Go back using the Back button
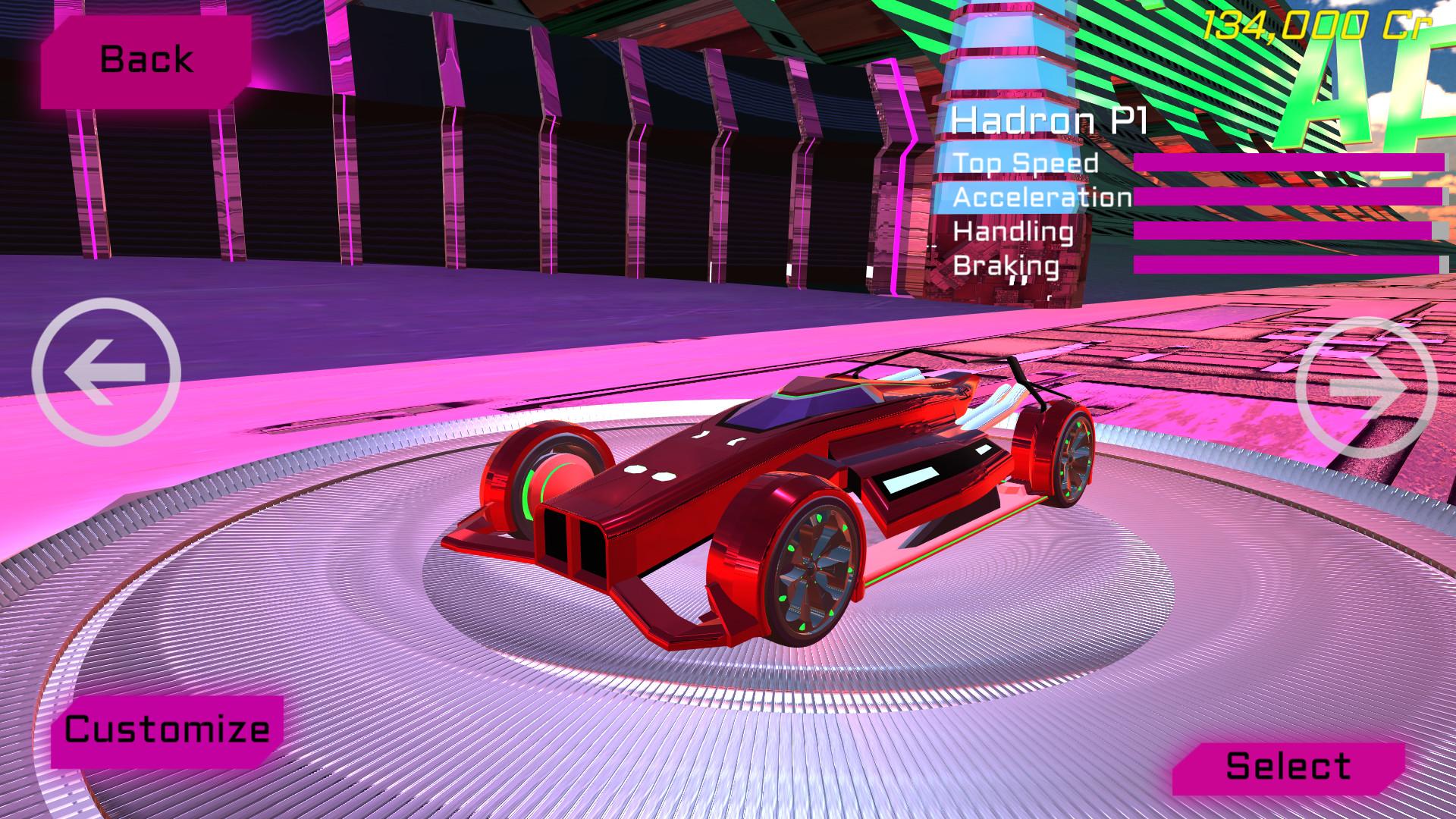This screenshot has width=1456, height=819. click(146, 60)
